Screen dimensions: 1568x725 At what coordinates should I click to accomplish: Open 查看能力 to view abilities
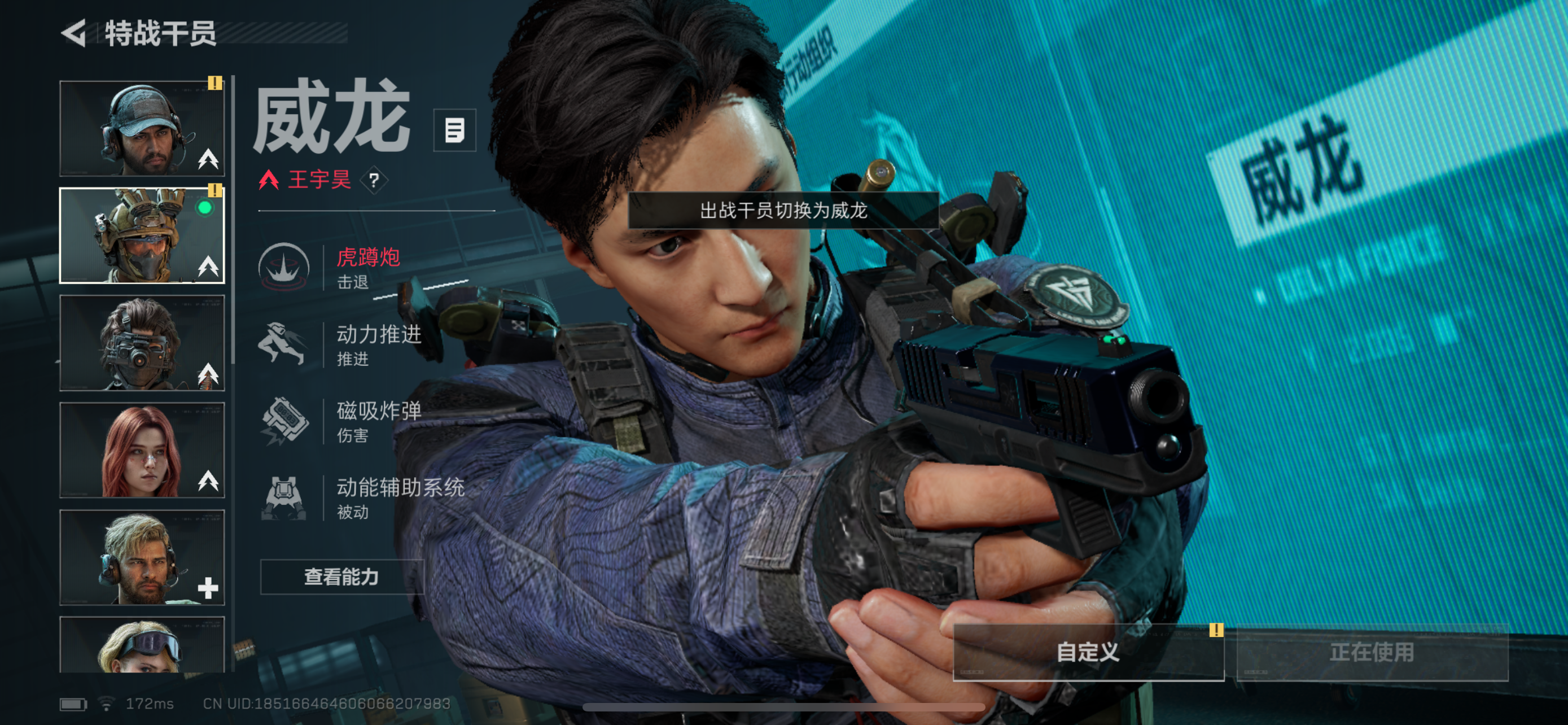[341, 576]
